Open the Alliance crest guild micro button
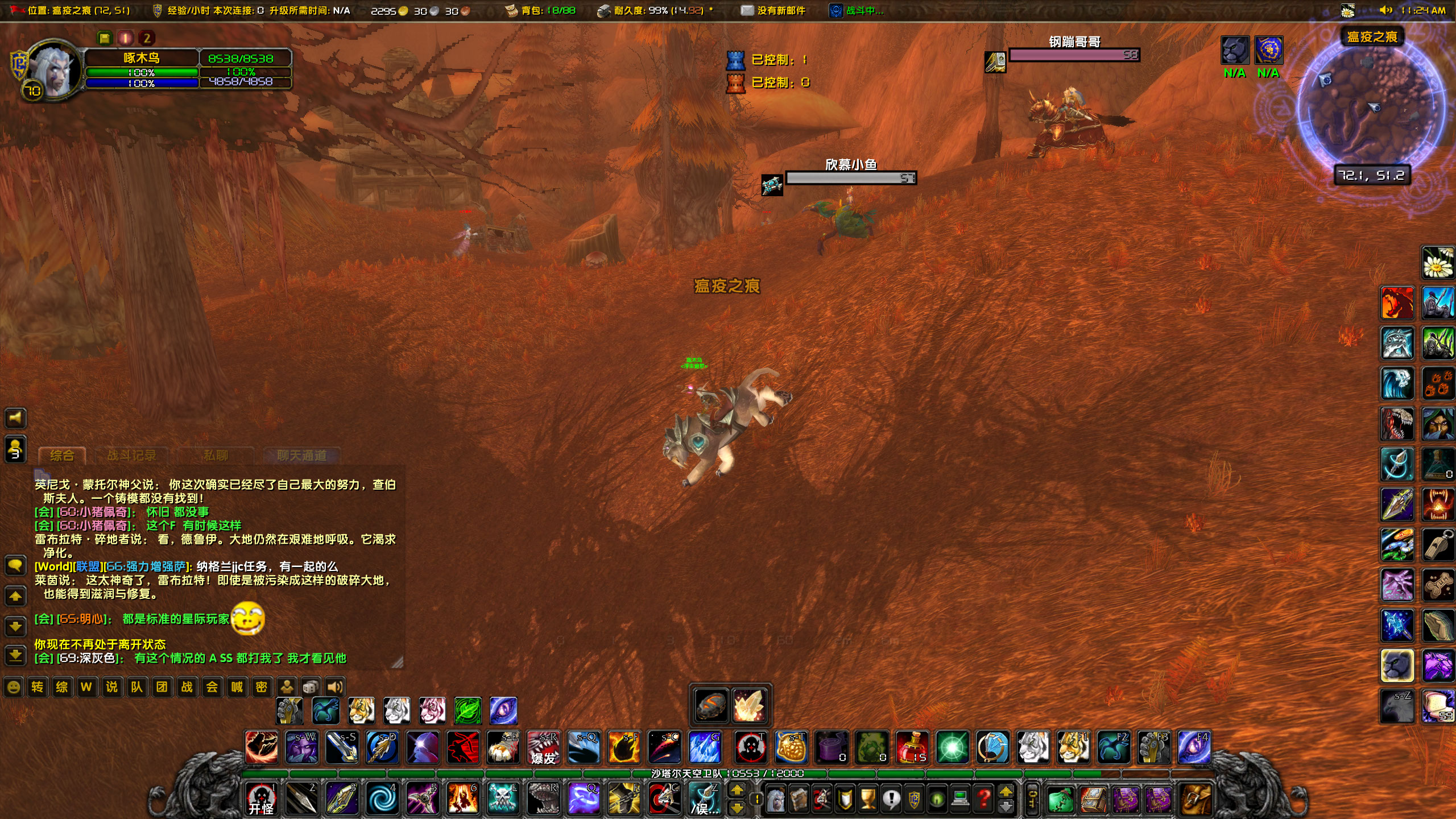 point(914,800)
